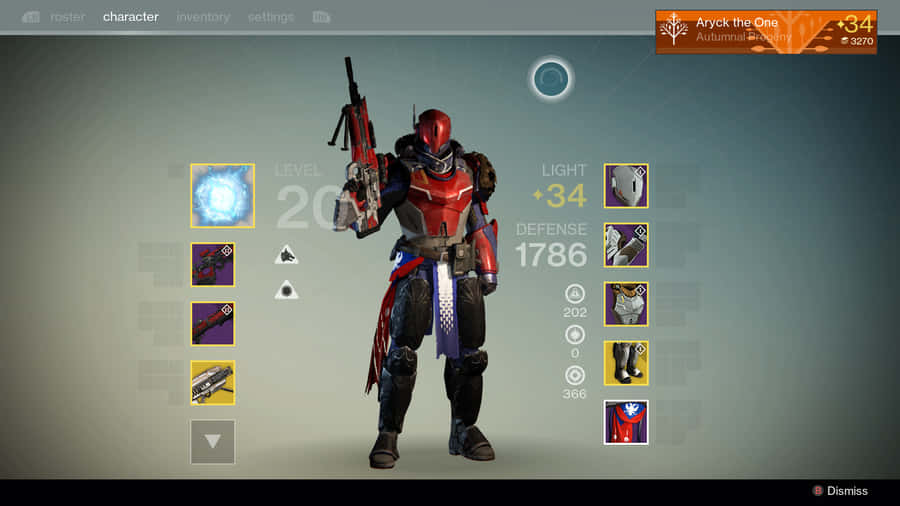Switch to the roster tab
The width and height of the screenshot is (900, 506).
point(67,17)
